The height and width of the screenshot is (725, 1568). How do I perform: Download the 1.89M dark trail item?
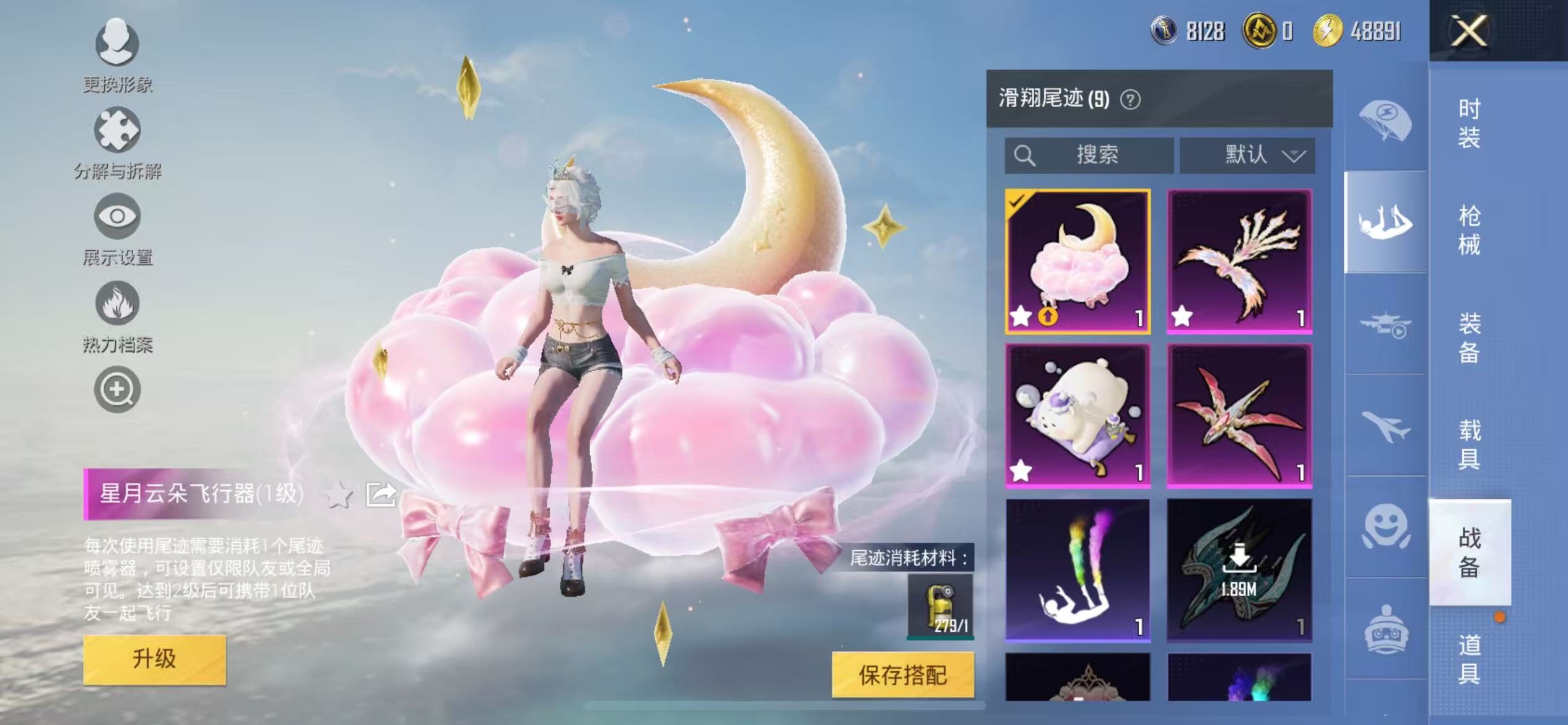1239,570
